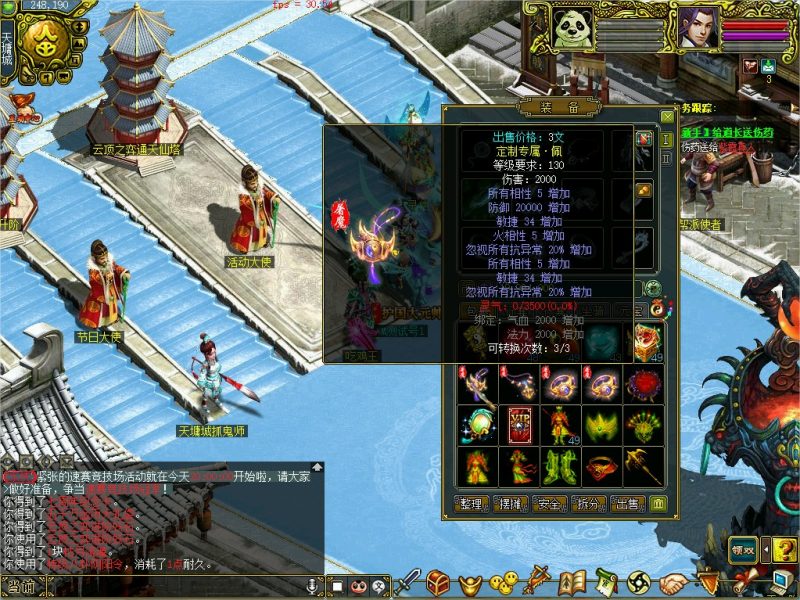This screenshot has height=600, width=800.
Task: Select the green boots item
Action: 558,466
